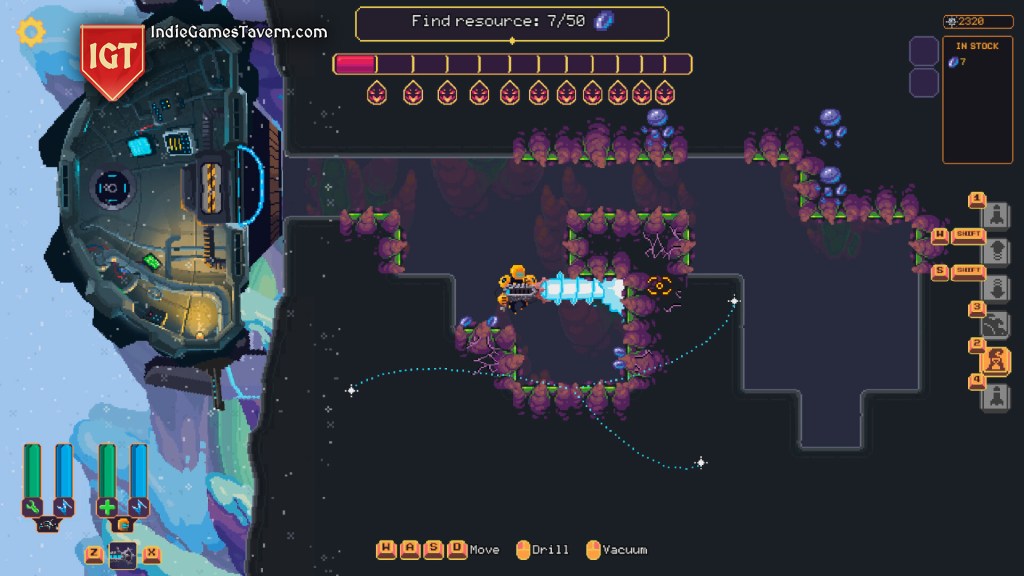Select the S Shift downward ability icon
This screenshot has width=1024, height=576.
996,286
